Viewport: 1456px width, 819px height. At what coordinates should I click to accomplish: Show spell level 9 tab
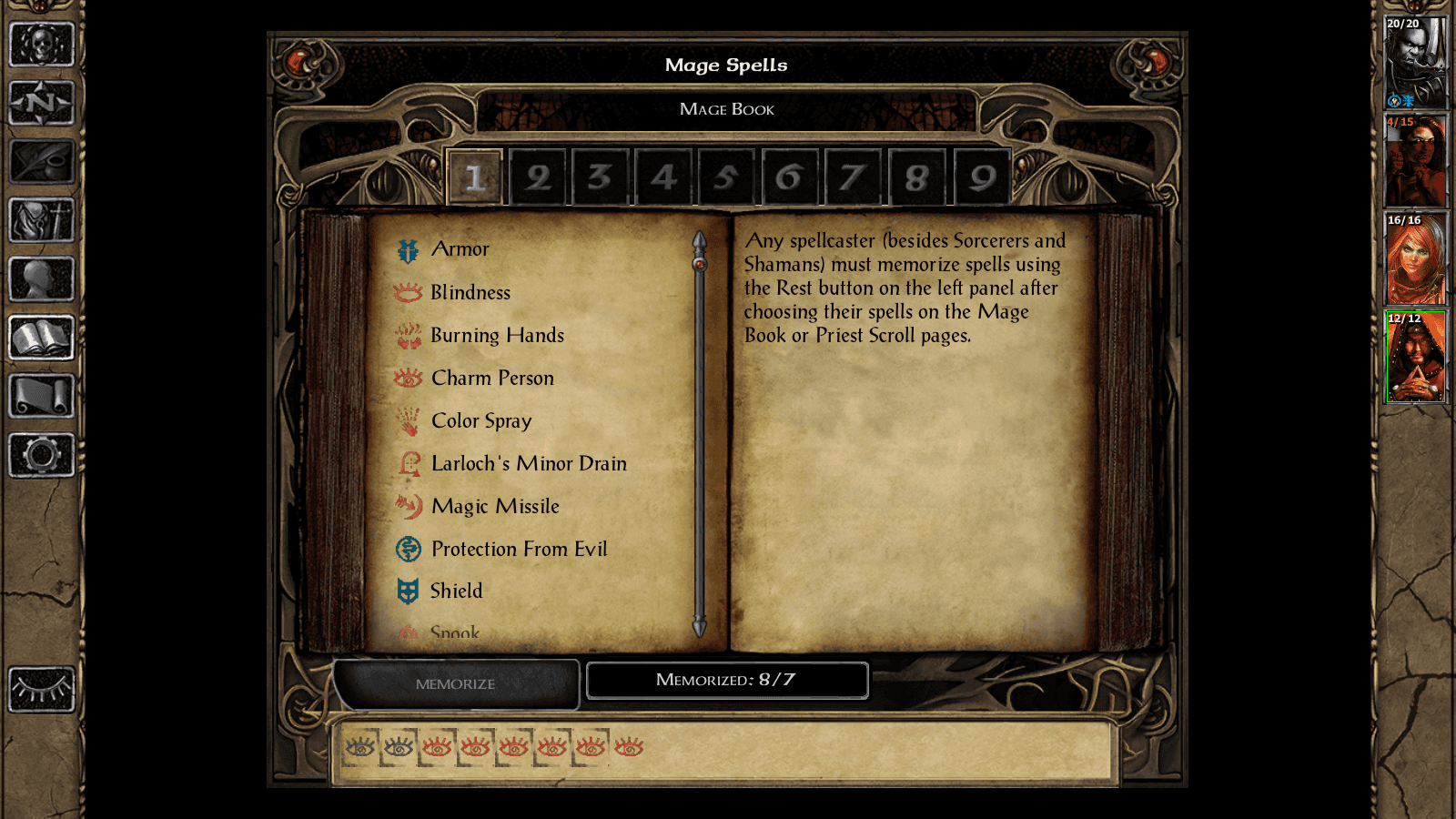point(982,177)
